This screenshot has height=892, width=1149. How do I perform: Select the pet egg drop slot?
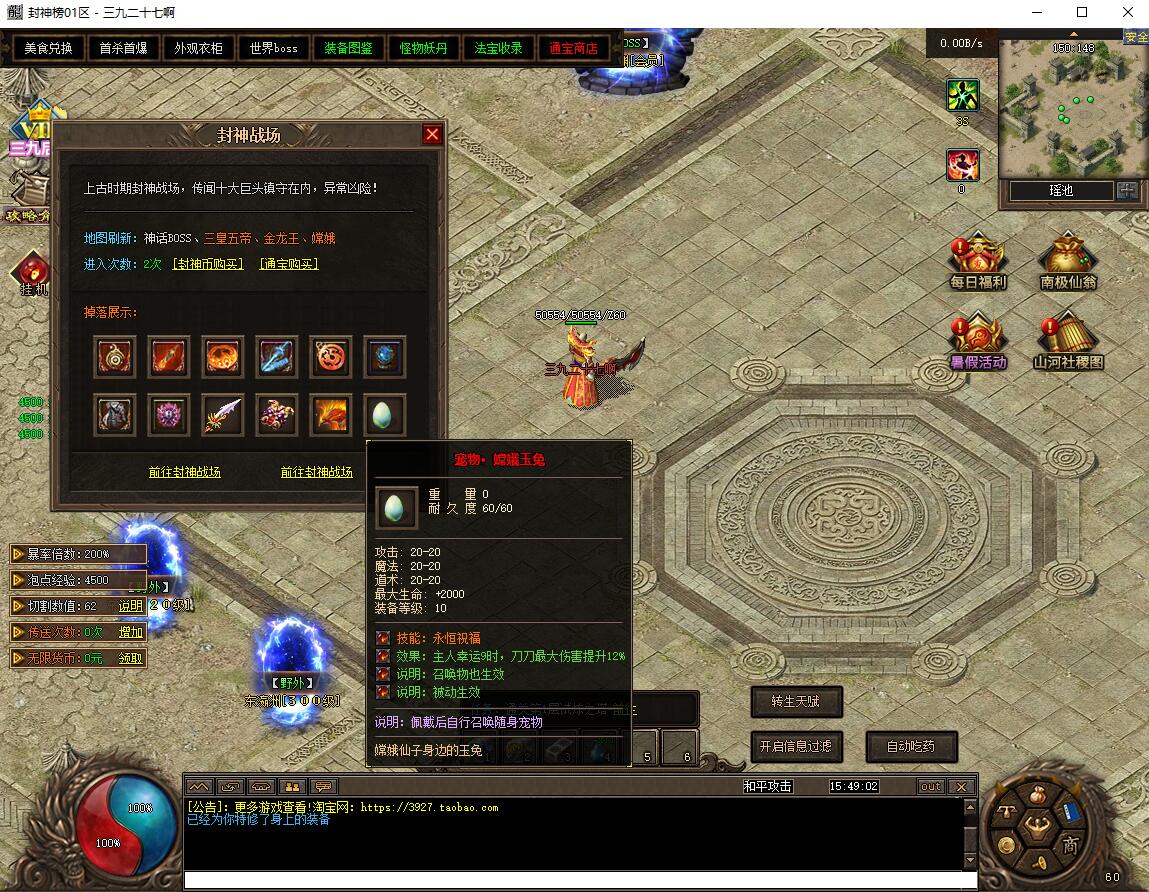pos(385,415)
